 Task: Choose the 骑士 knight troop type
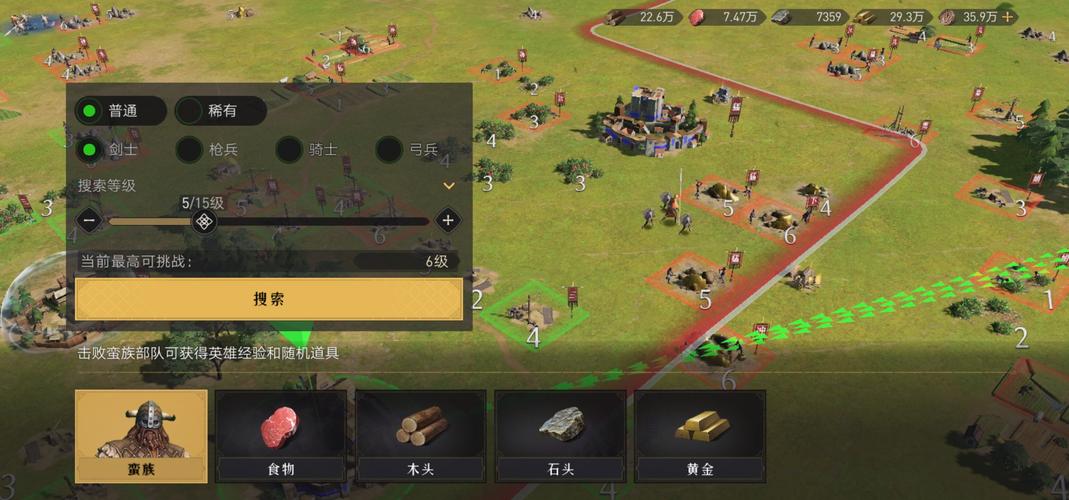(x=309, y=150)
